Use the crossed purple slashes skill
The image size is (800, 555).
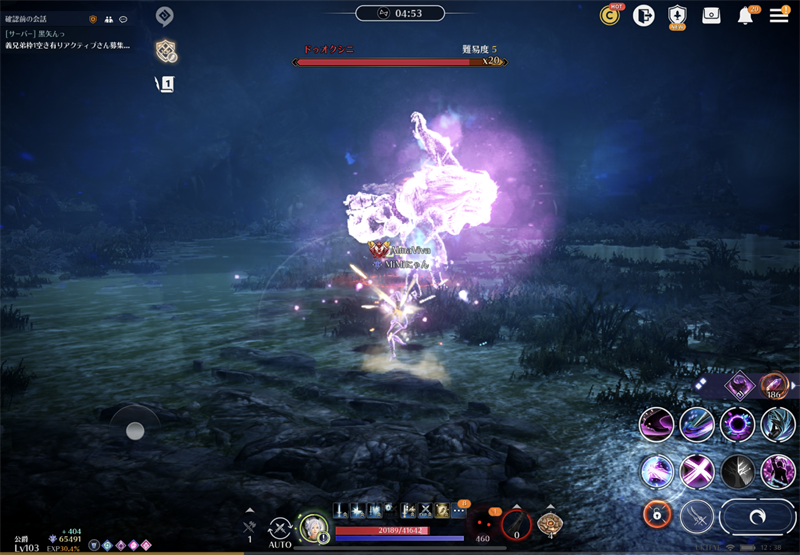pos(697,470)
